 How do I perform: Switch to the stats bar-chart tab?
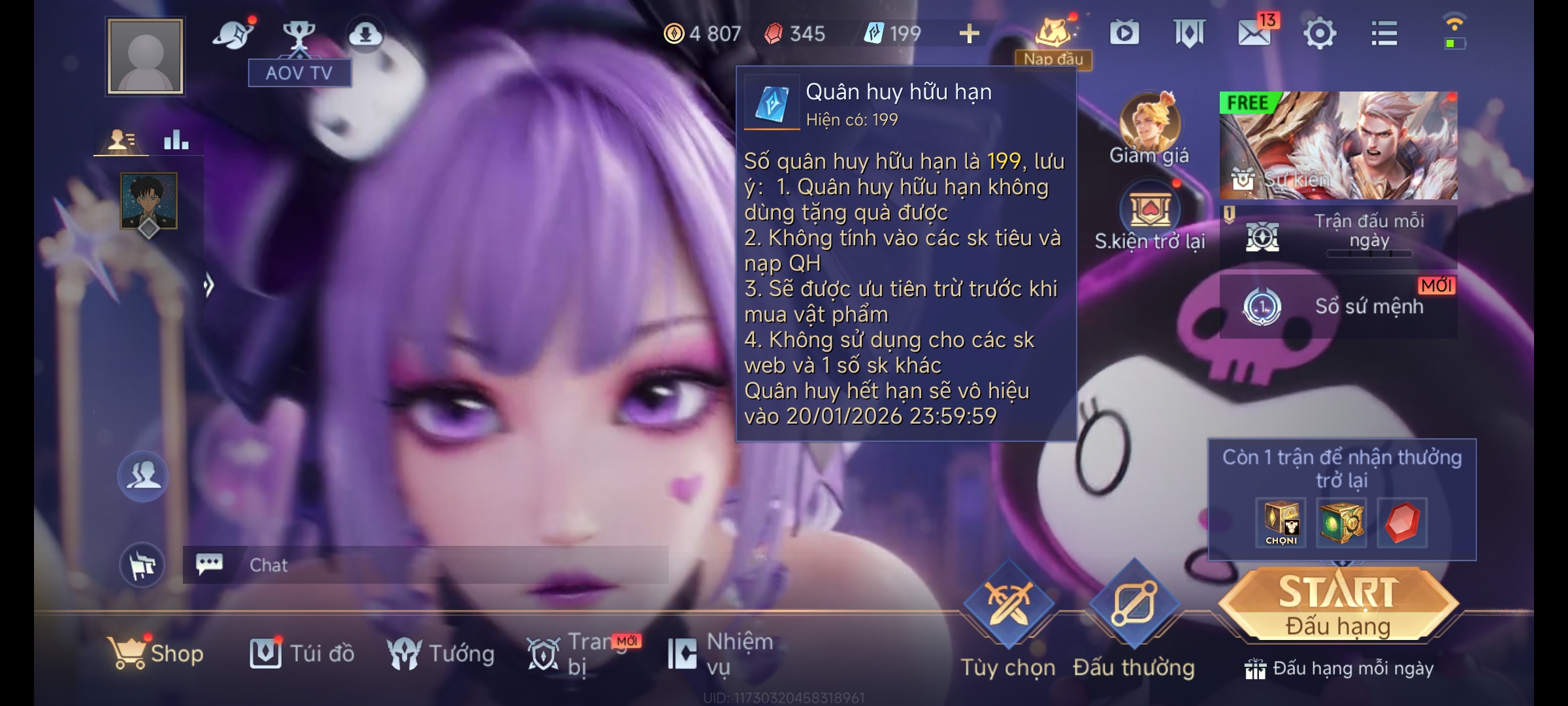click(x=178, y=141)
